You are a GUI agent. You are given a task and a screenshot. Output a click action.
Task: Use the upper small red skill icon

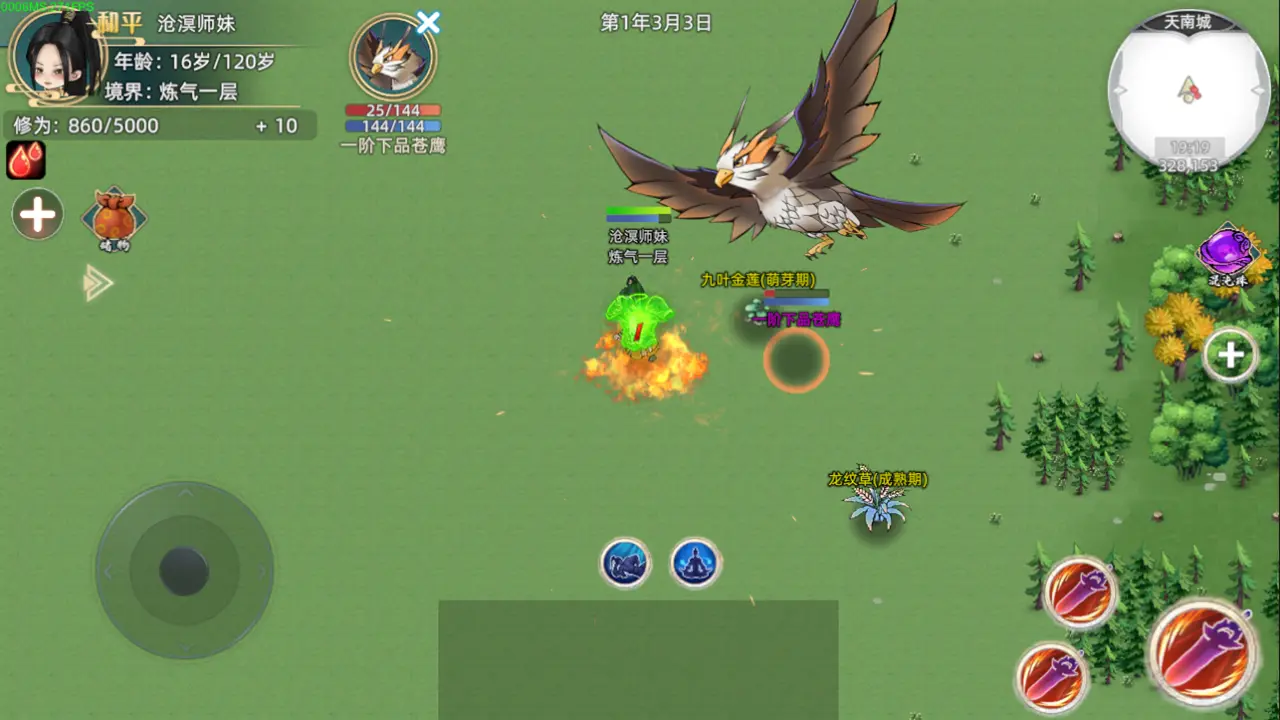[x=1080, y=592]
